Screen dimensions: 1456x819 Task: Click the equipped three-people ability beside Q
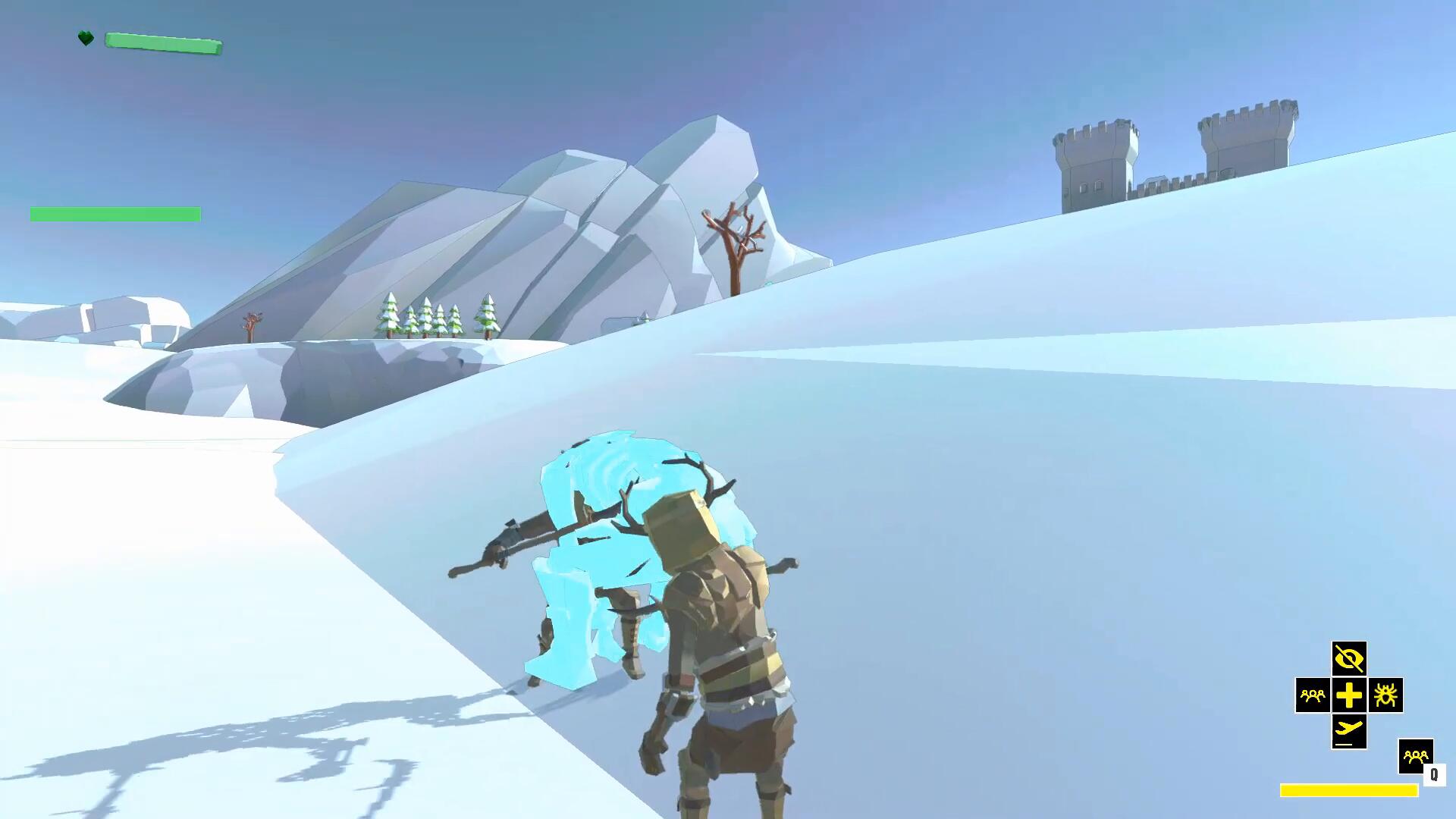(x=1415, y=756)
